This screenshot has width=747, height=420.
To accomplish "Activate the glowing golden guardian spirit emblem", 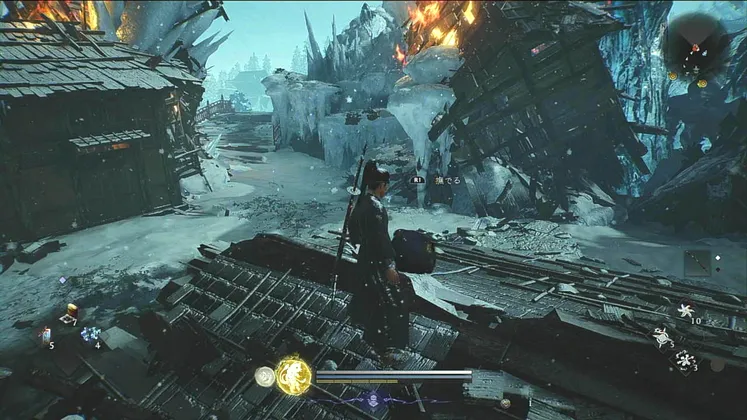I will (294, 375).
